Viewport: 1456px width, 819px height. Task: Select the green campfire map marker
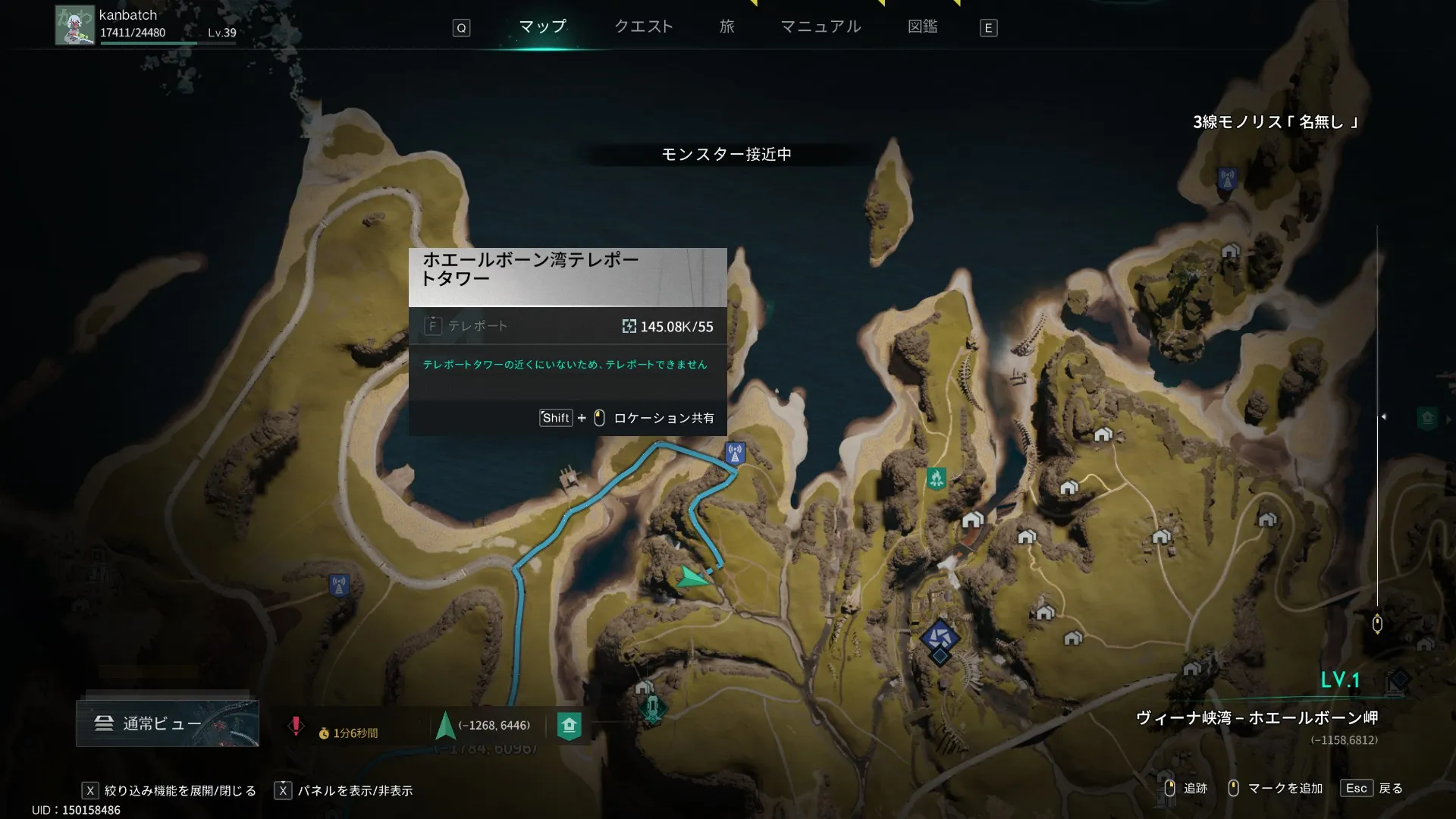[936, 479]
